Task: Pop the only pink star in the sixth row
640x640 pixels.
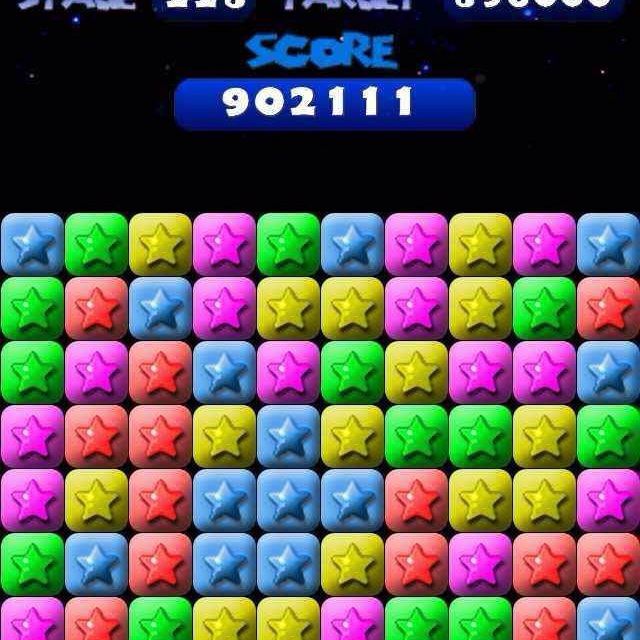Action: (x=480, y=565)
